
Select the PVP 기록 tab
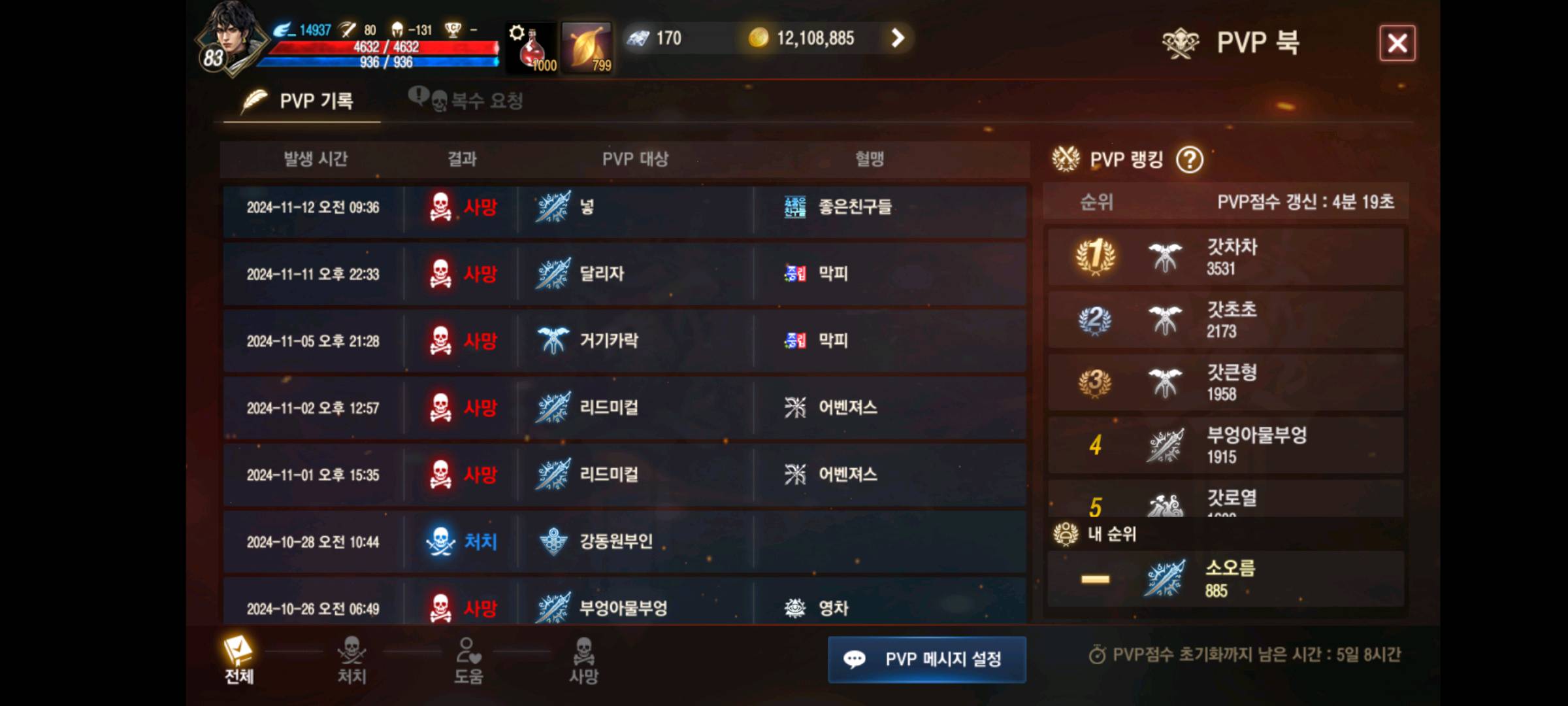302,99
